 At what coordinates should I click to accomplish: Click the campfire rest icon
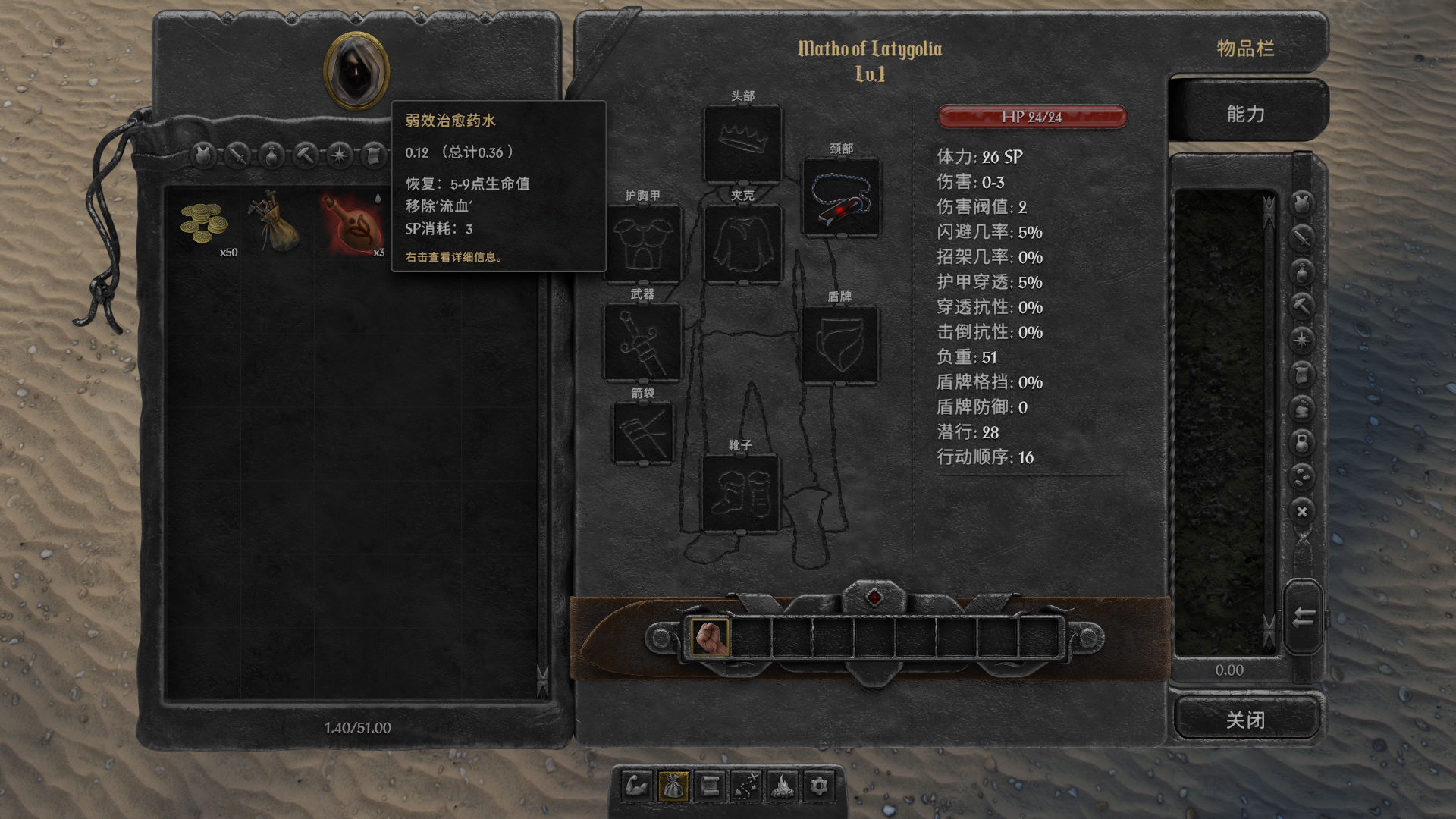point(783,786)
